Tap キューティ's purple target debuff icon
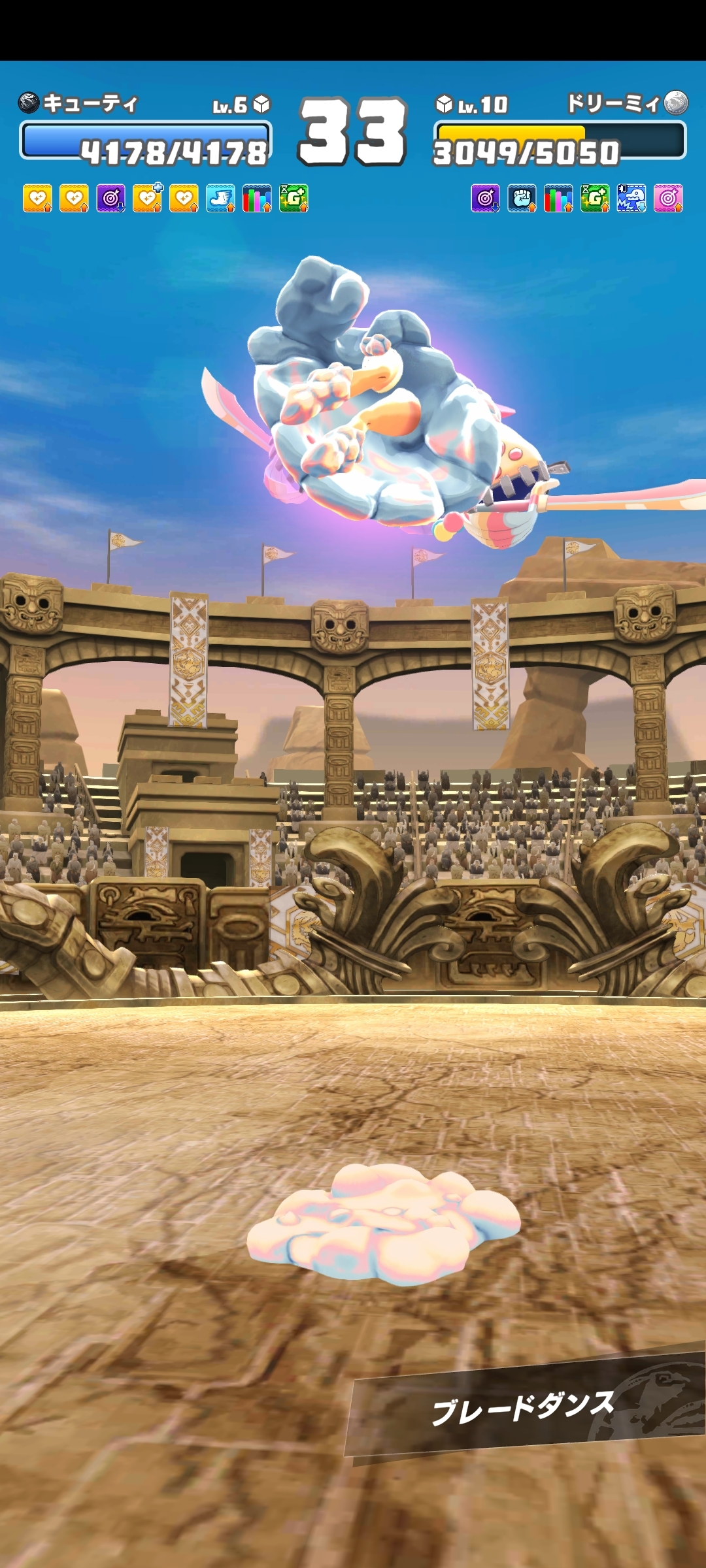The width and height of the screenshot is (706, 1568). pyautogui.click(x=111, y=199)
